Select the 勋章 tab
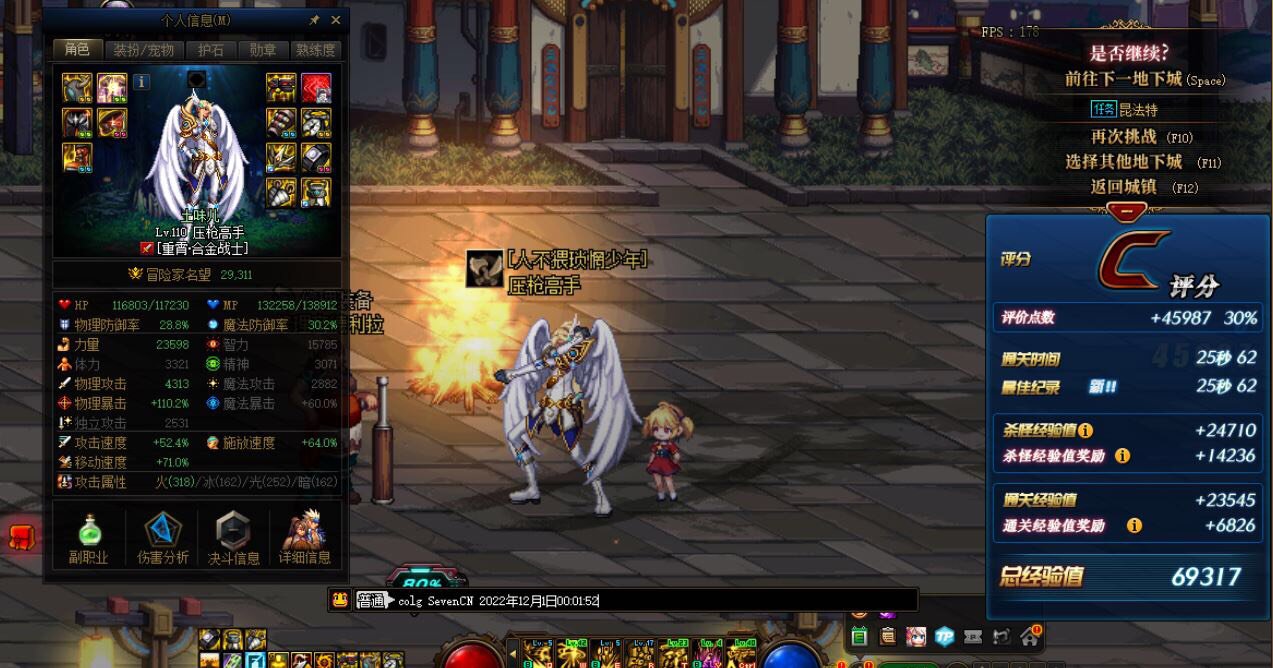1273x668 pixels. 263,50
